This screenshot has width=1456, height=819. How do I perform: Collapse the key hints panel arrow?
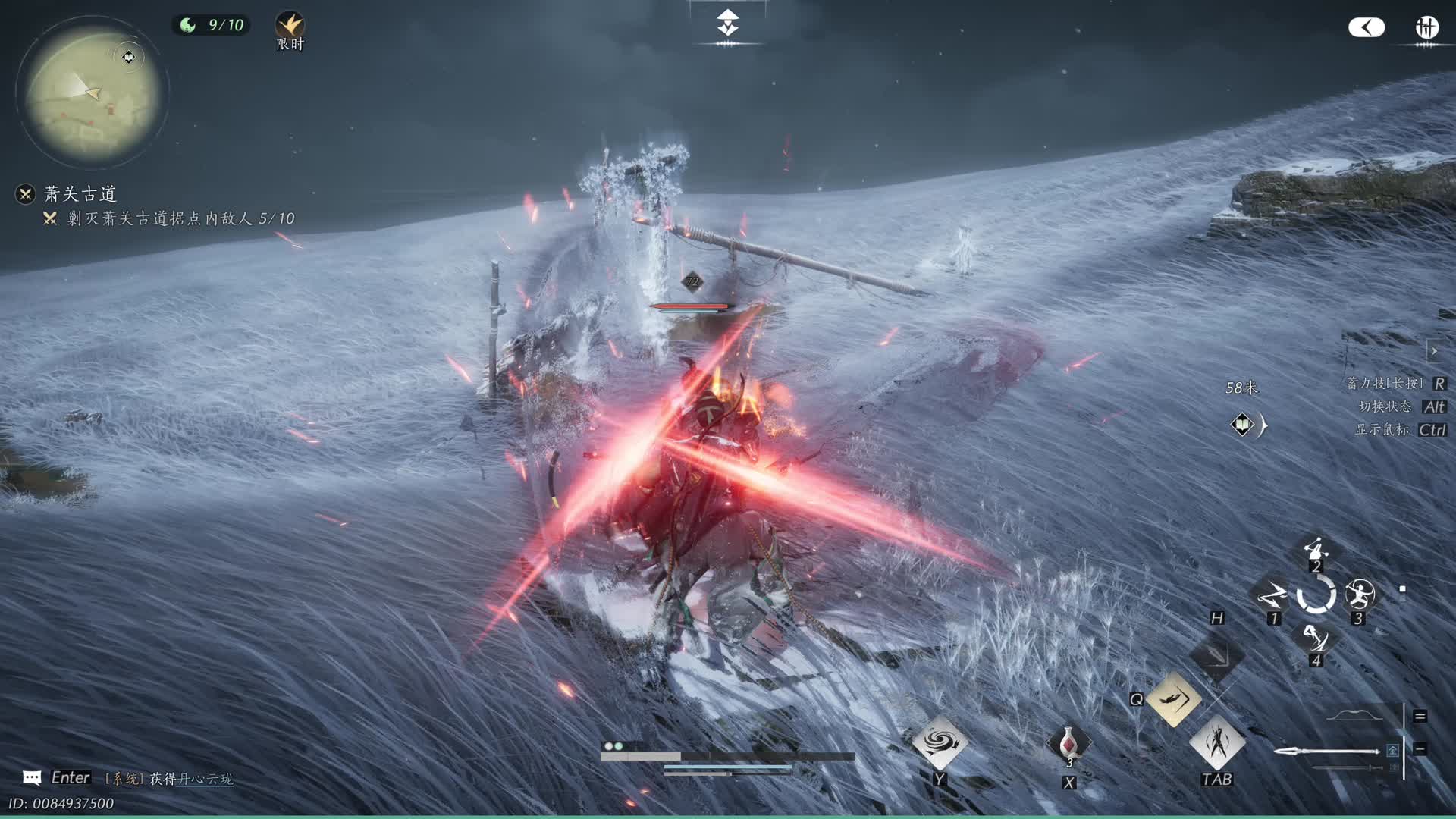pyautogui.click(x=1434, y=351)
